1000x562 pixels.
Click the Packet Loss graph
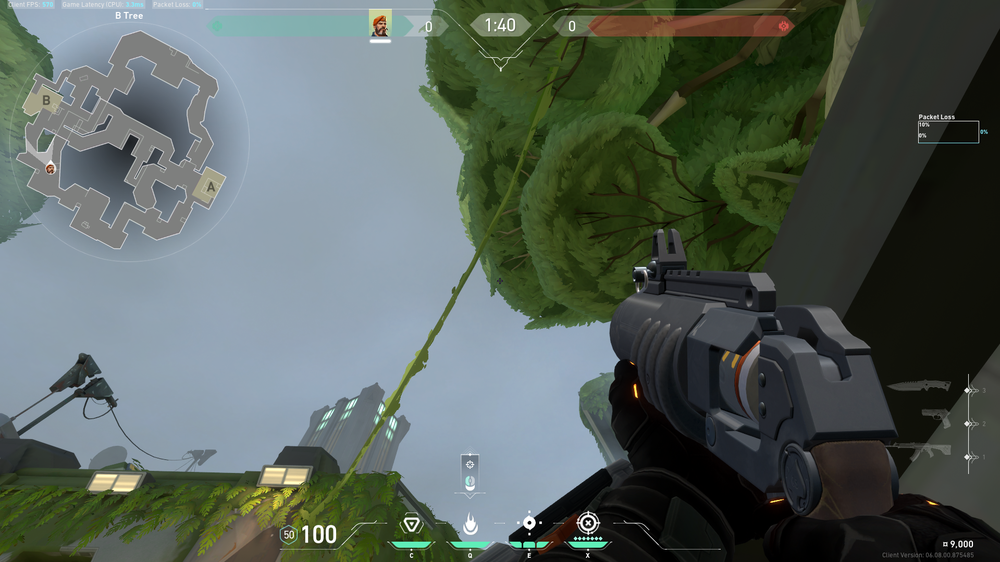(948, 132)
